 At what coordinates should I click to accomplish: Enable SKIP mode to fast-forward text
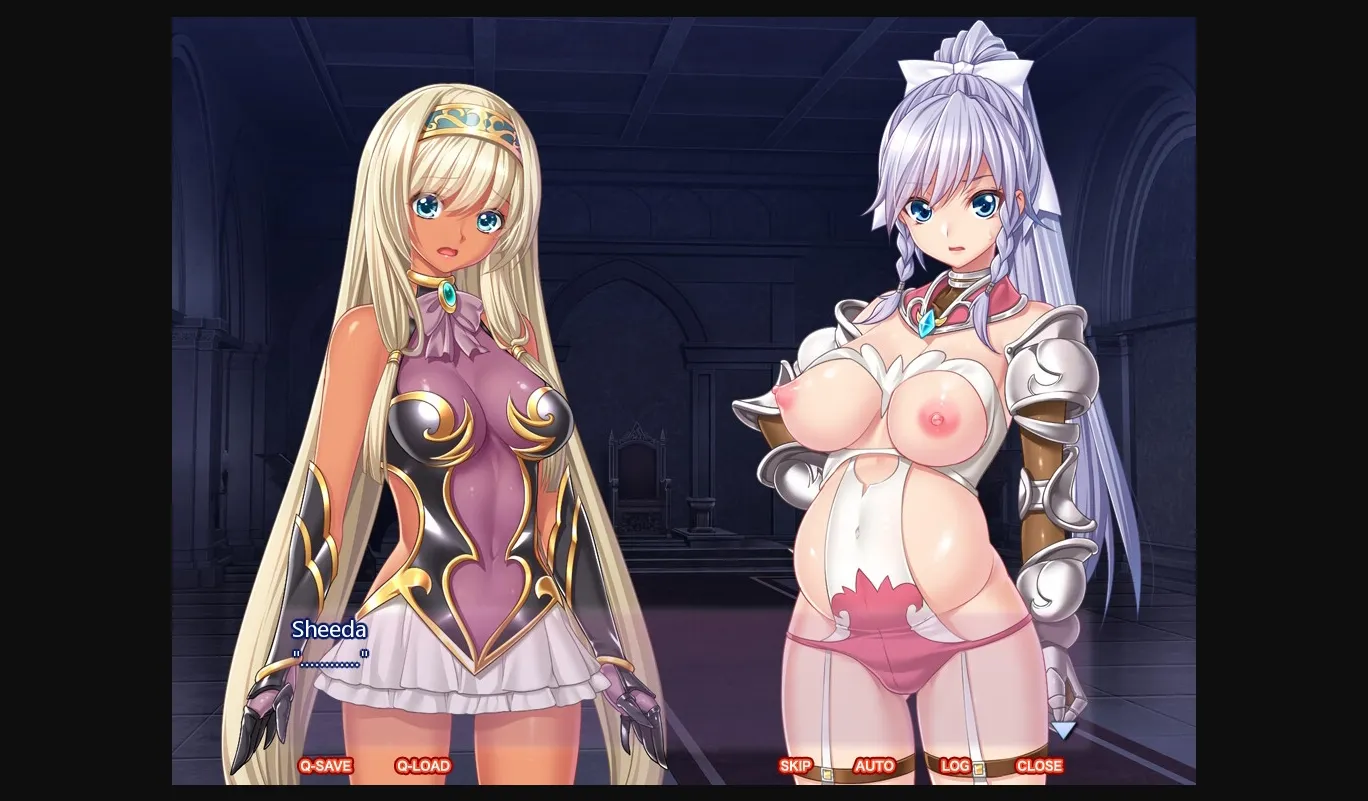(x=794, y=765)
